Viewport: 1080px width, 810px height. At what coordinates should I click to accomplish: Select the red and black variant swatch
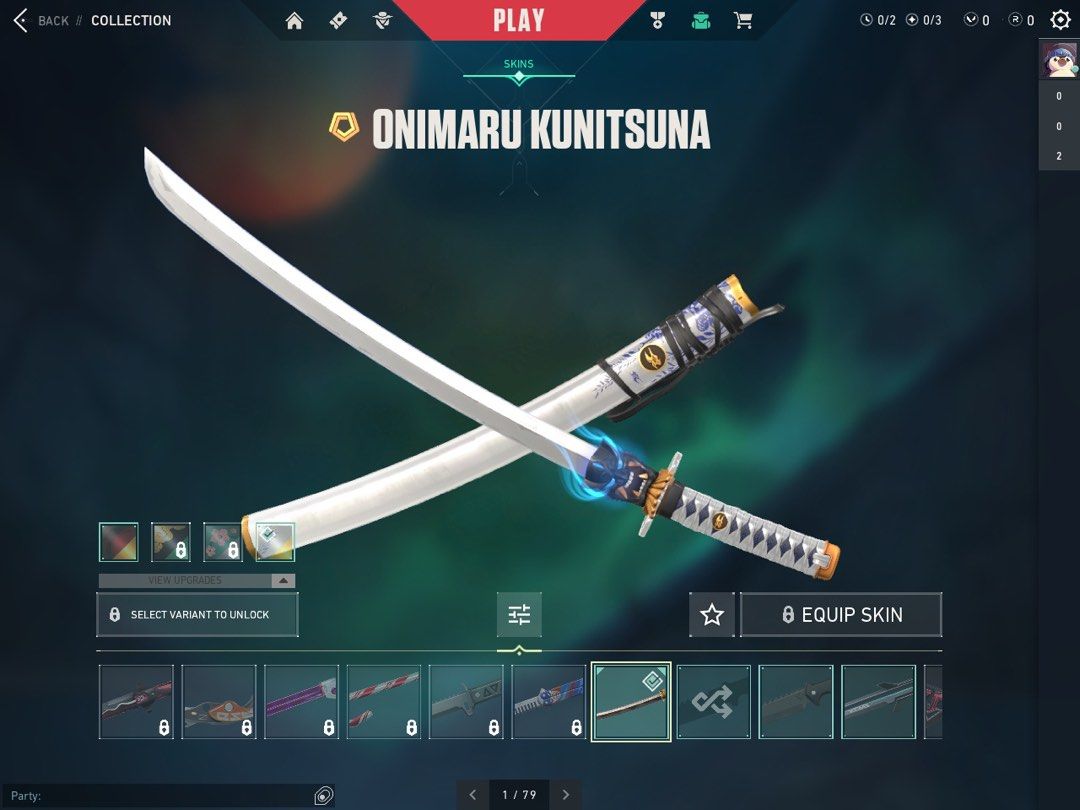pos(119,542)
